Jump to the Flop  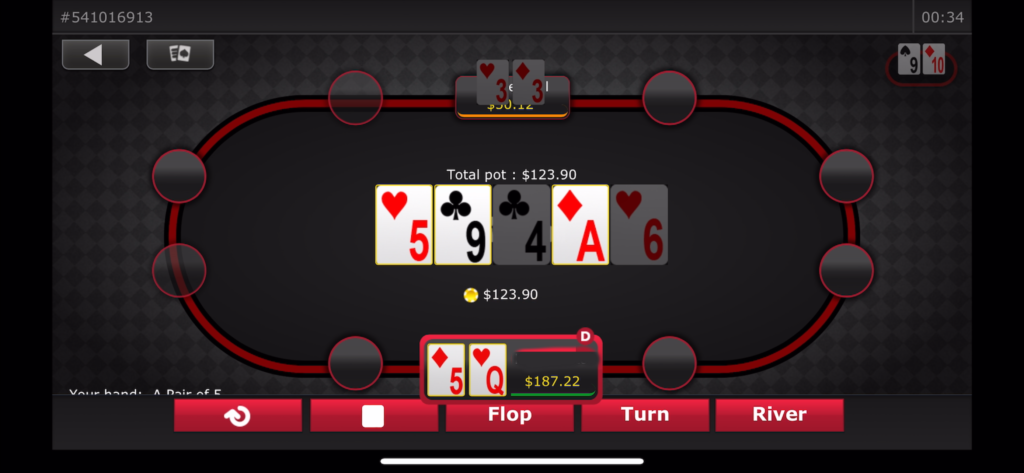click(x=509, y=415)
